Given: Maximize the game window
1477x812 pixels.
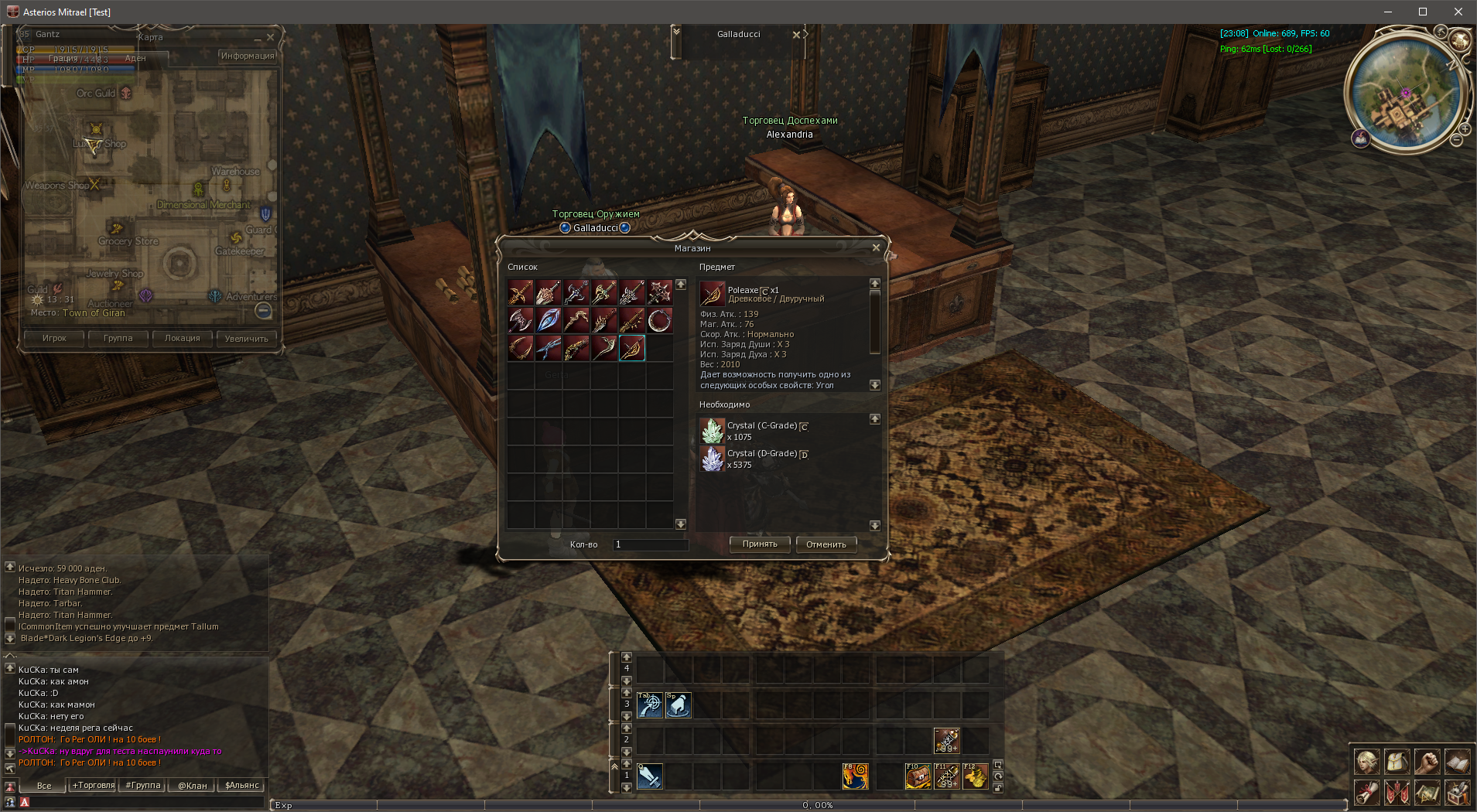Looking at the screenshot, I should click(1422, 12).
